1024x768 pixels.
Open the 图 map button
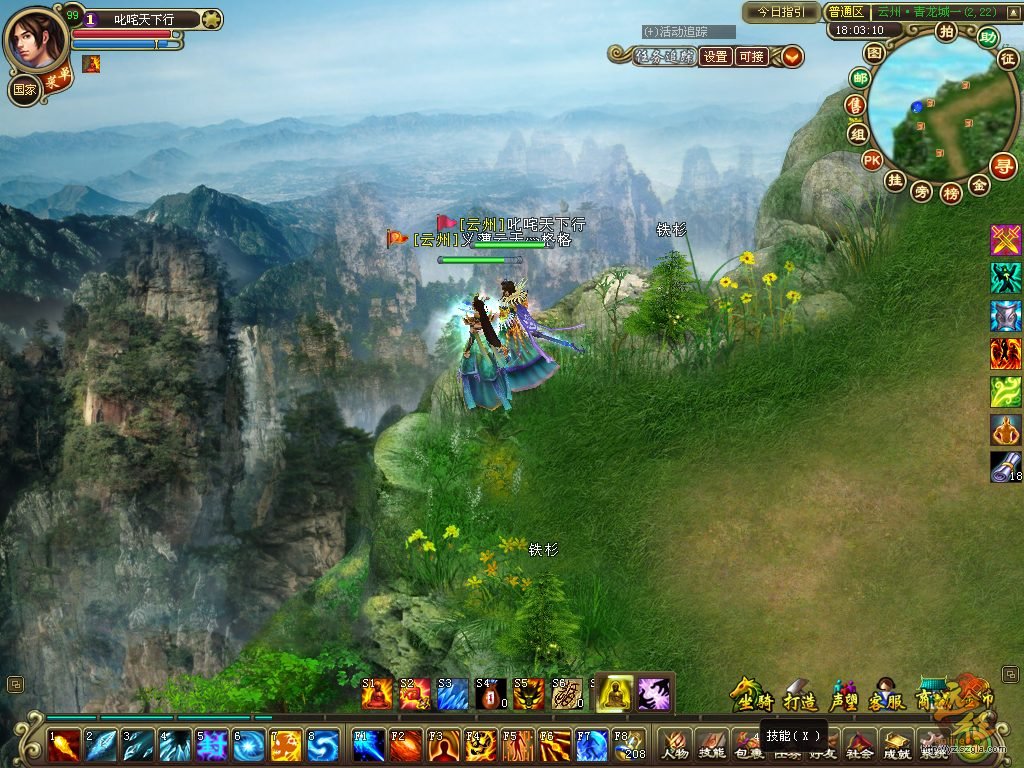click(x=874, y=52)
